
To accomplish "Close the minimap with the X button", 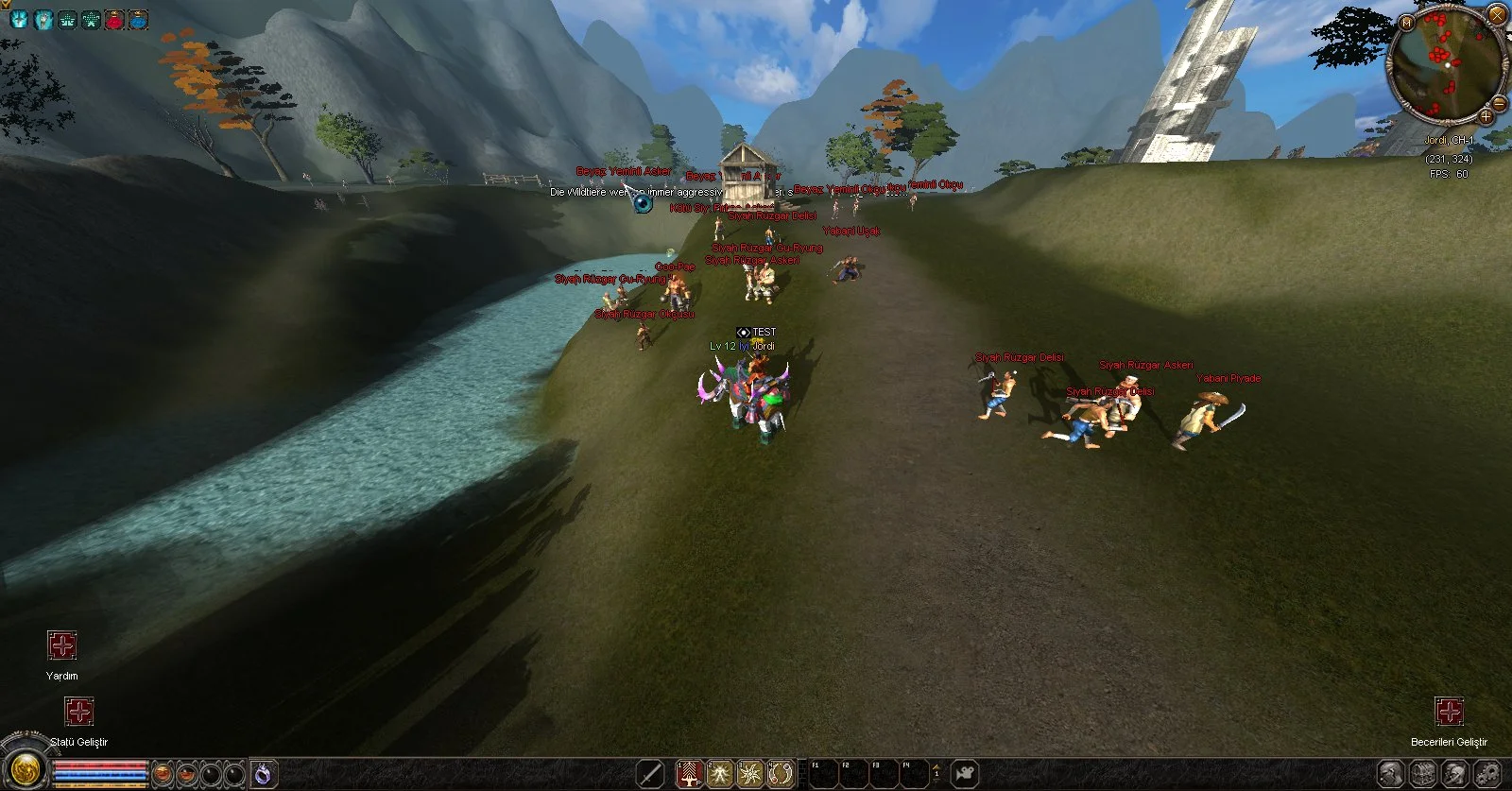I will point(1497,14).
